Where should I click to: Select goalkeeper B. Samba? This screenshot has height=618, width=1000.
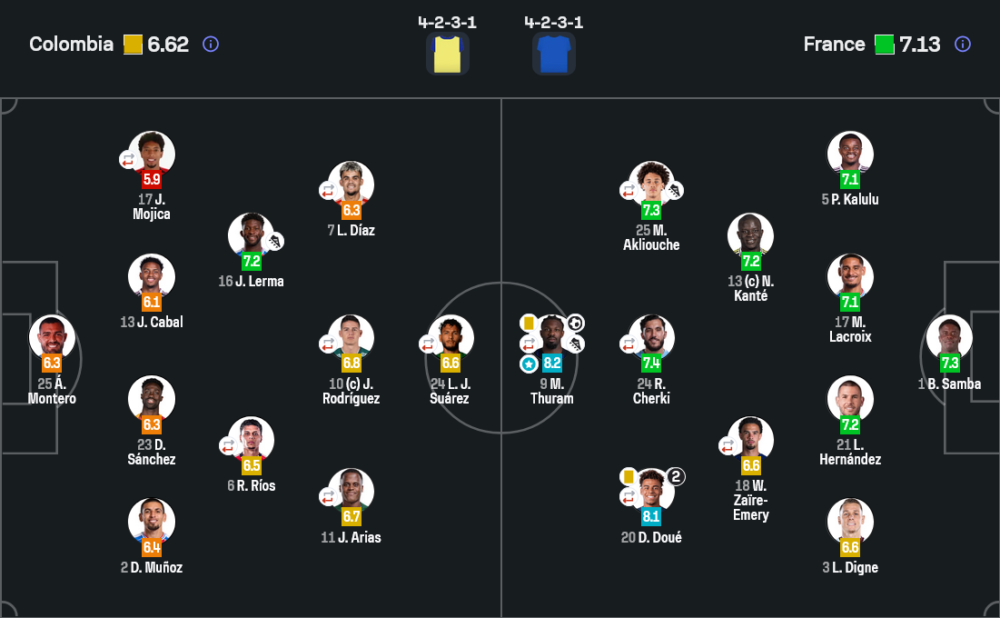coord(949,338)
